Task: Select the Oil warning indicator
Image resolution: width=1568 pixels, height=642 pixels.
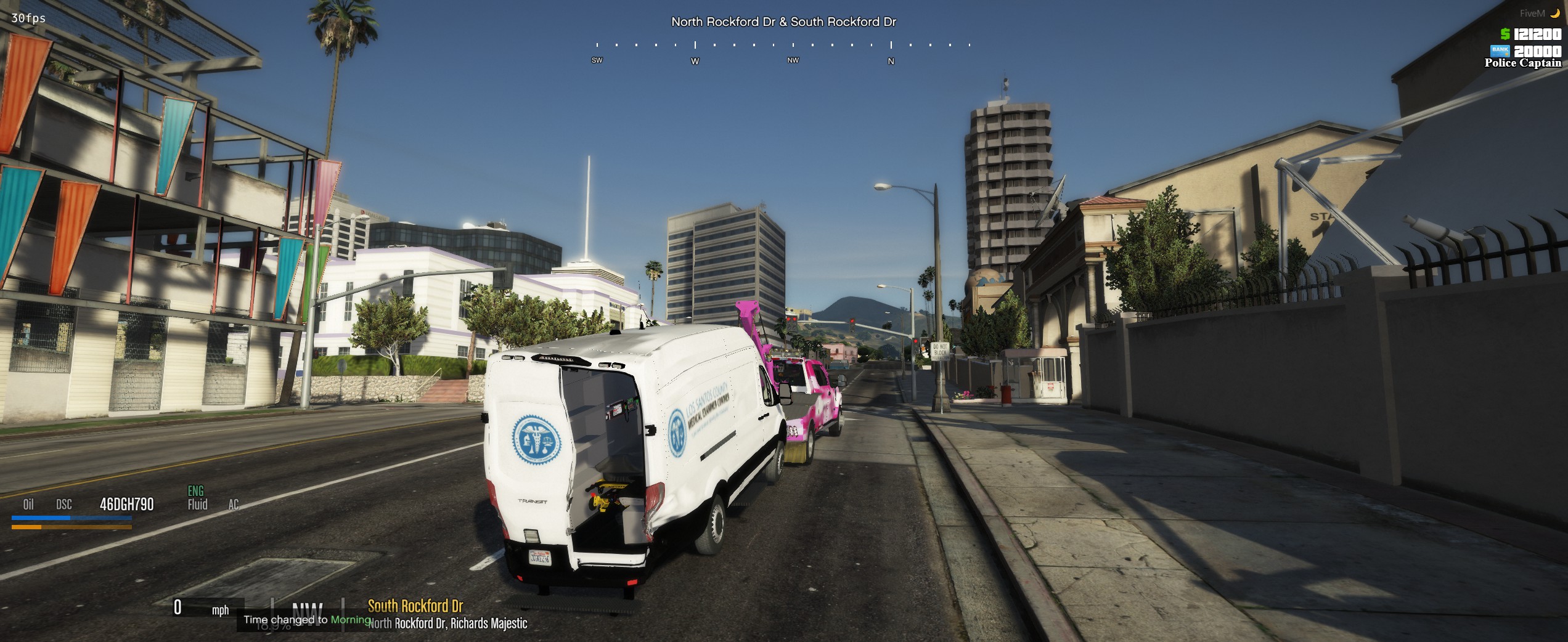Action: click(28, 505)
